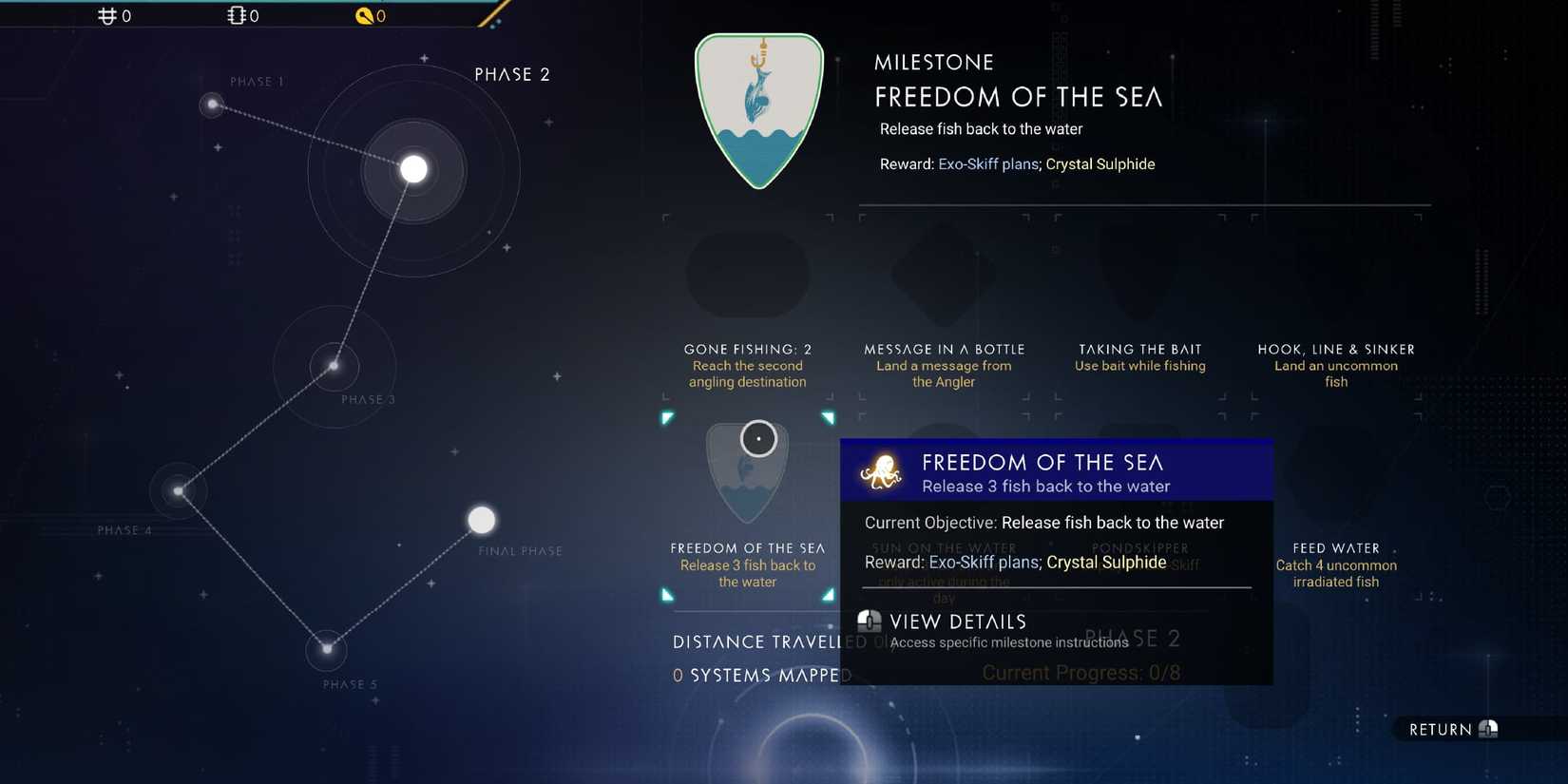Click the units currency icon in the top bar
1568x784 pixels.
coord(105,15)
